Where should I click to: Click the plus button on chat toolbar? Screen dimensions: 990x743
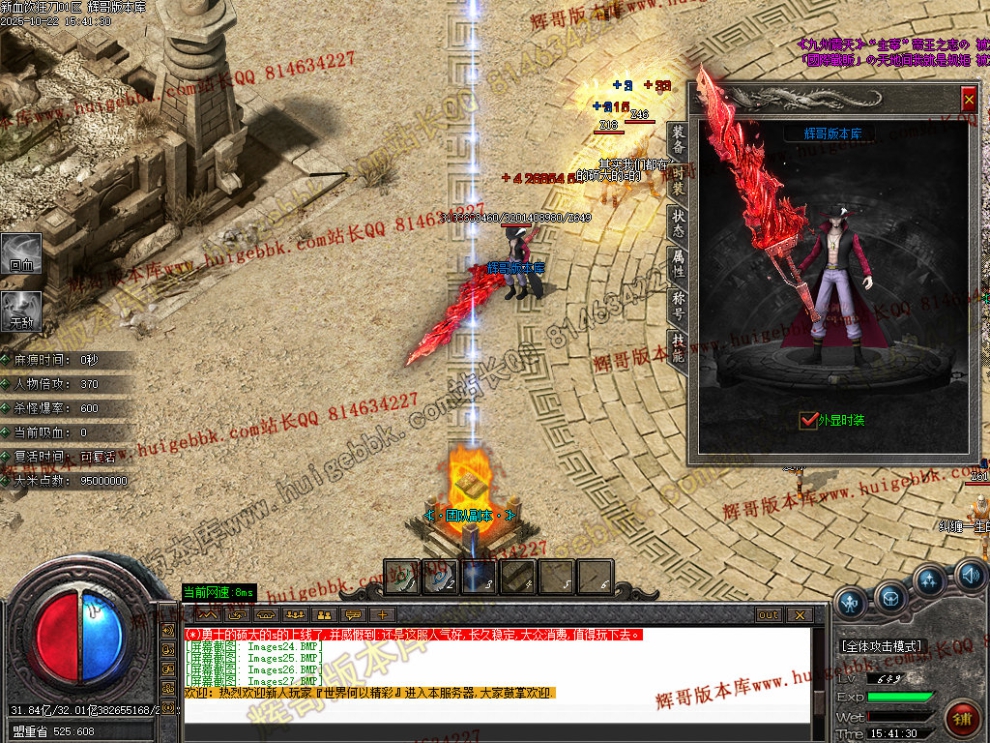click(382, 614)
